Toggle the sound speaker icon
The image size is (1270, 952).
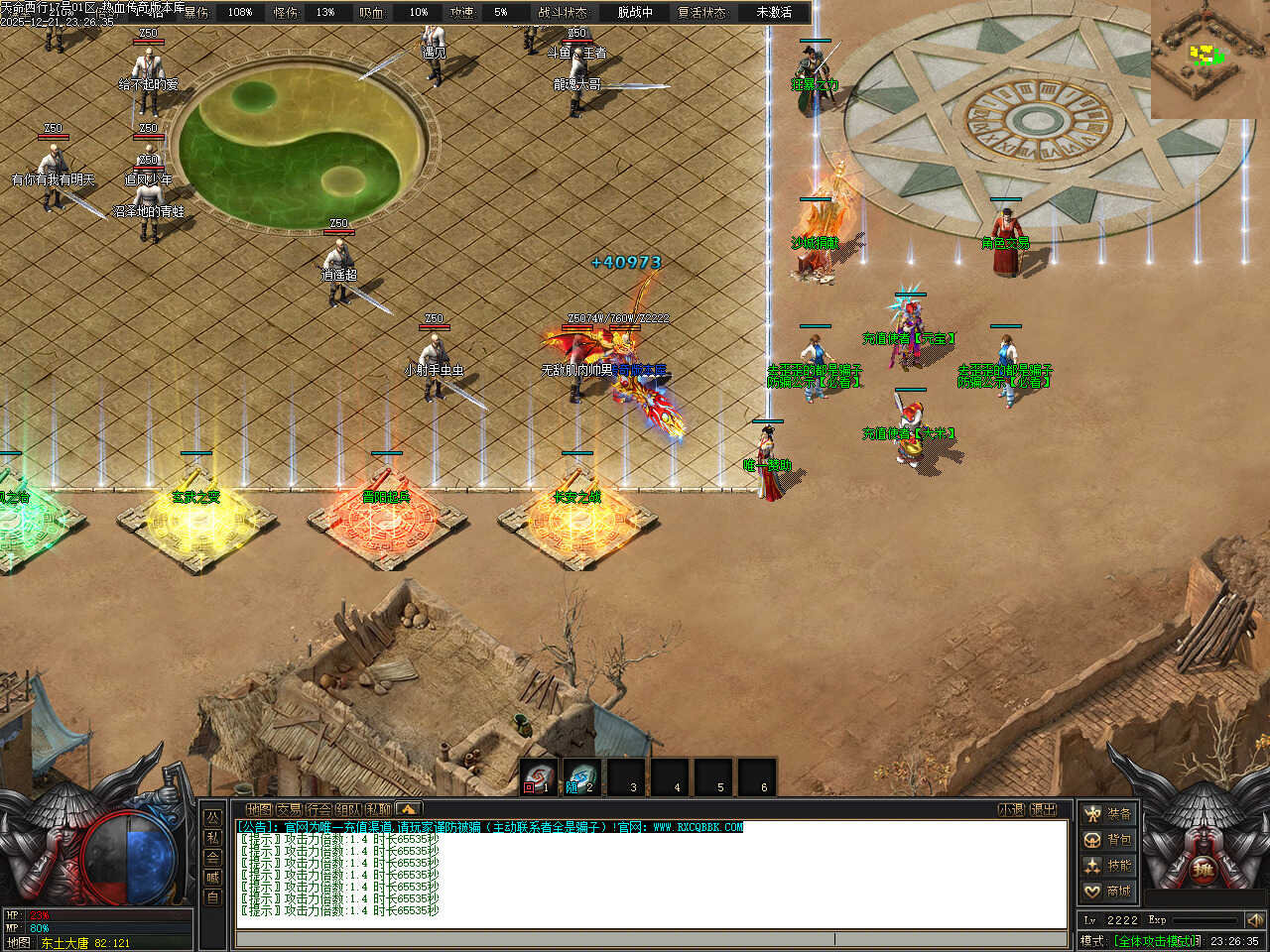(1255, 920)
